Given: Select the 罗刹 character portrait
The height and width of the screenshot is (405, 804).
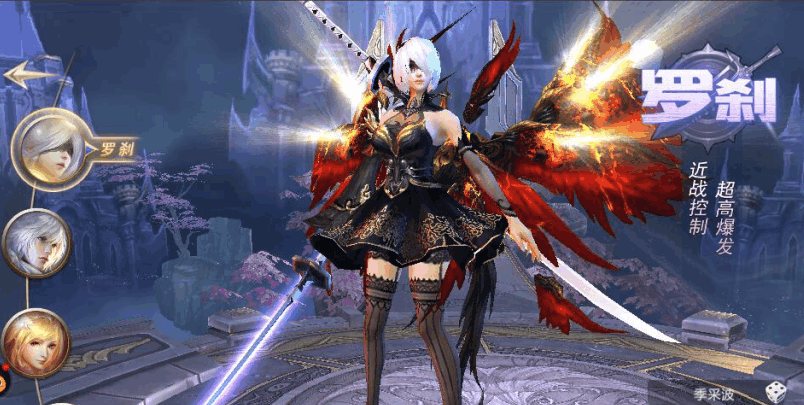Looking at the screenshot, I should (52, 146).
